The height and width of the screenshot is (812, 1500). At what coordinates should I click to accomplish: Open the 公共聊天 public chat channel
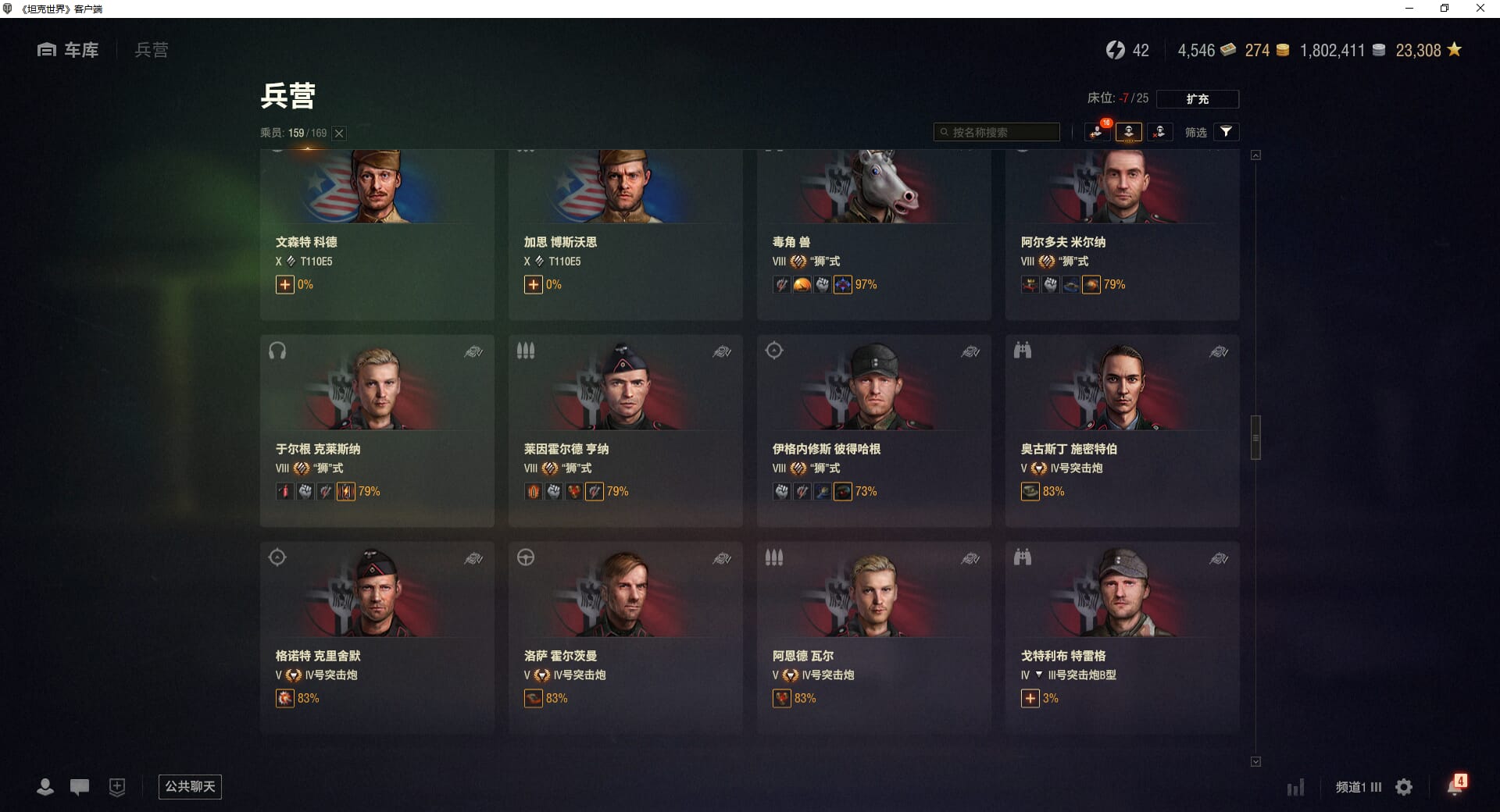tap(190, 786)
